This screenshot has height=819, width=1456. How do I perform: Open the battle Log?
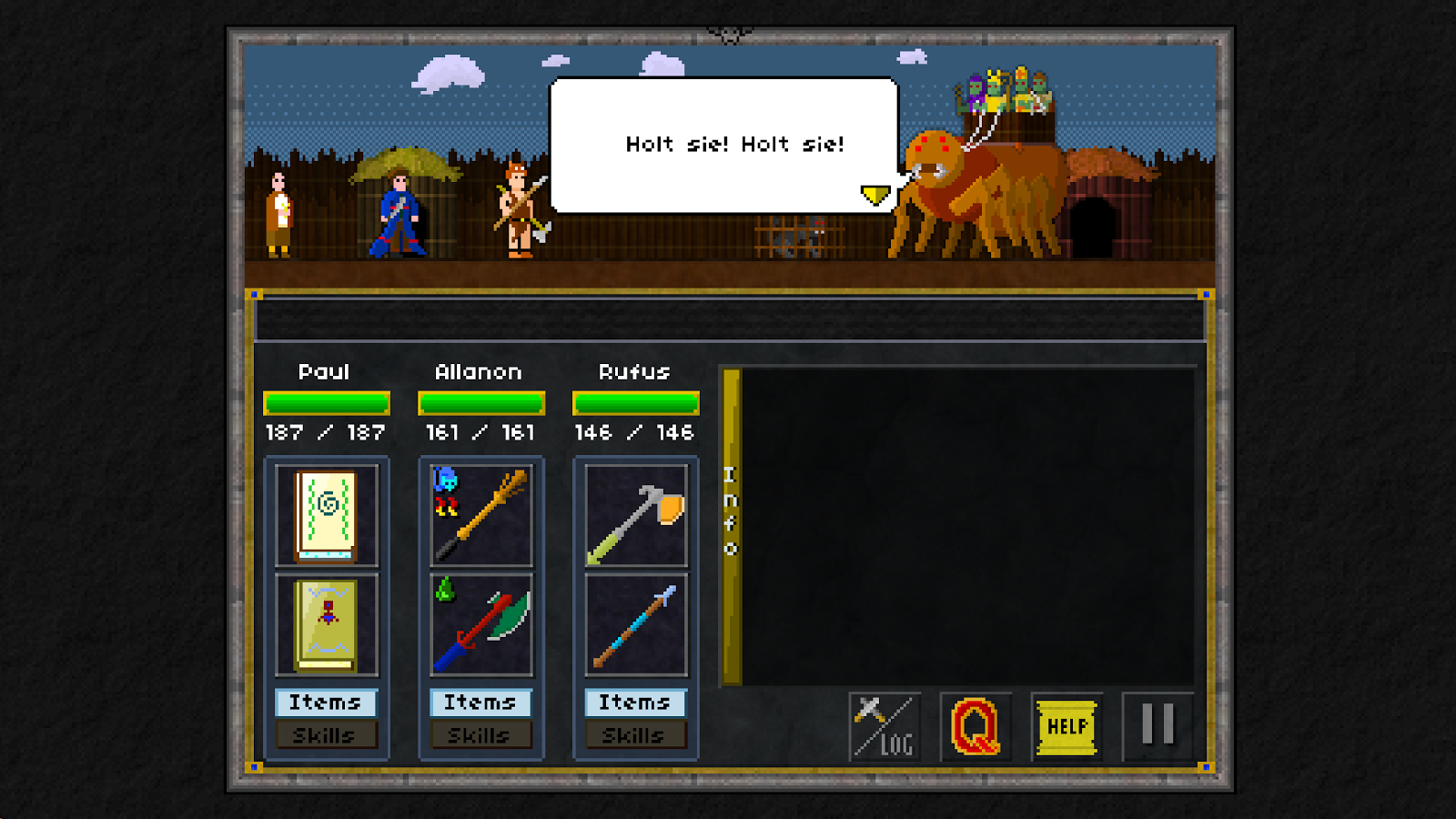884,725
